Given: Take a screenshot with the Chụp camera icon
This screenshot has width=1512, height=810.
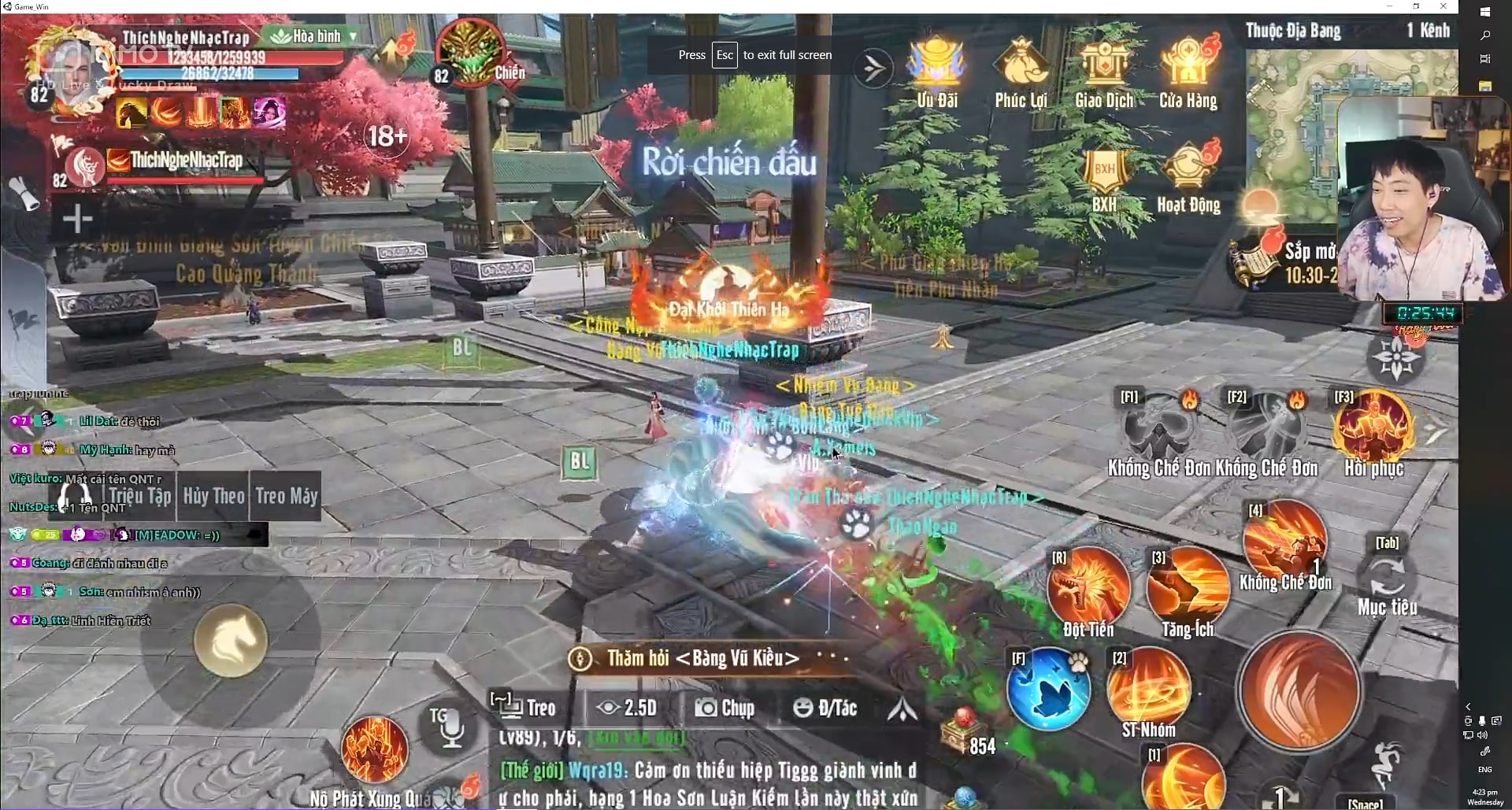Looking at the screenshot, I should [x=726, y=707].
